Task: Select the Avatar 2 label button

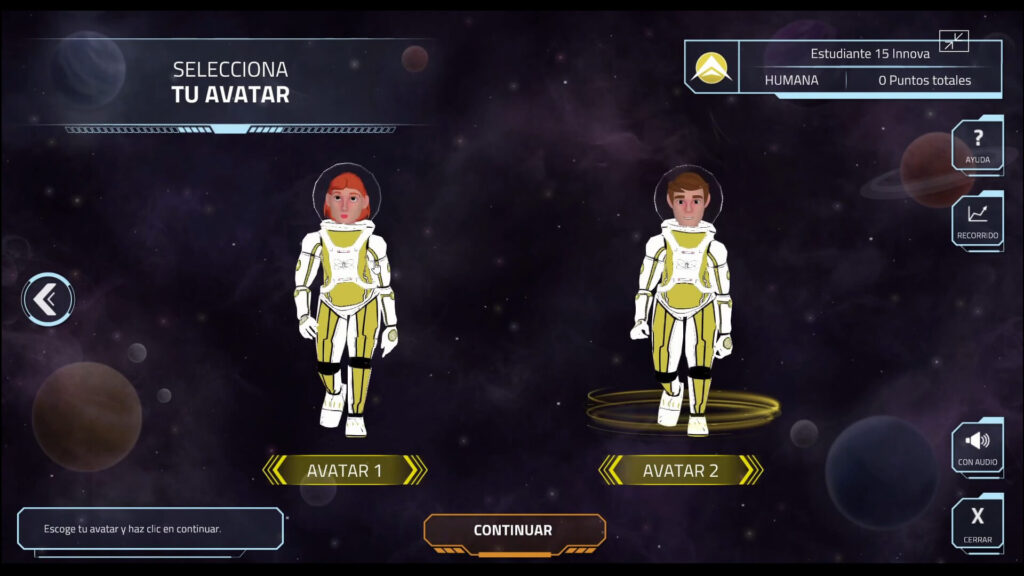Action: [680, 470]
